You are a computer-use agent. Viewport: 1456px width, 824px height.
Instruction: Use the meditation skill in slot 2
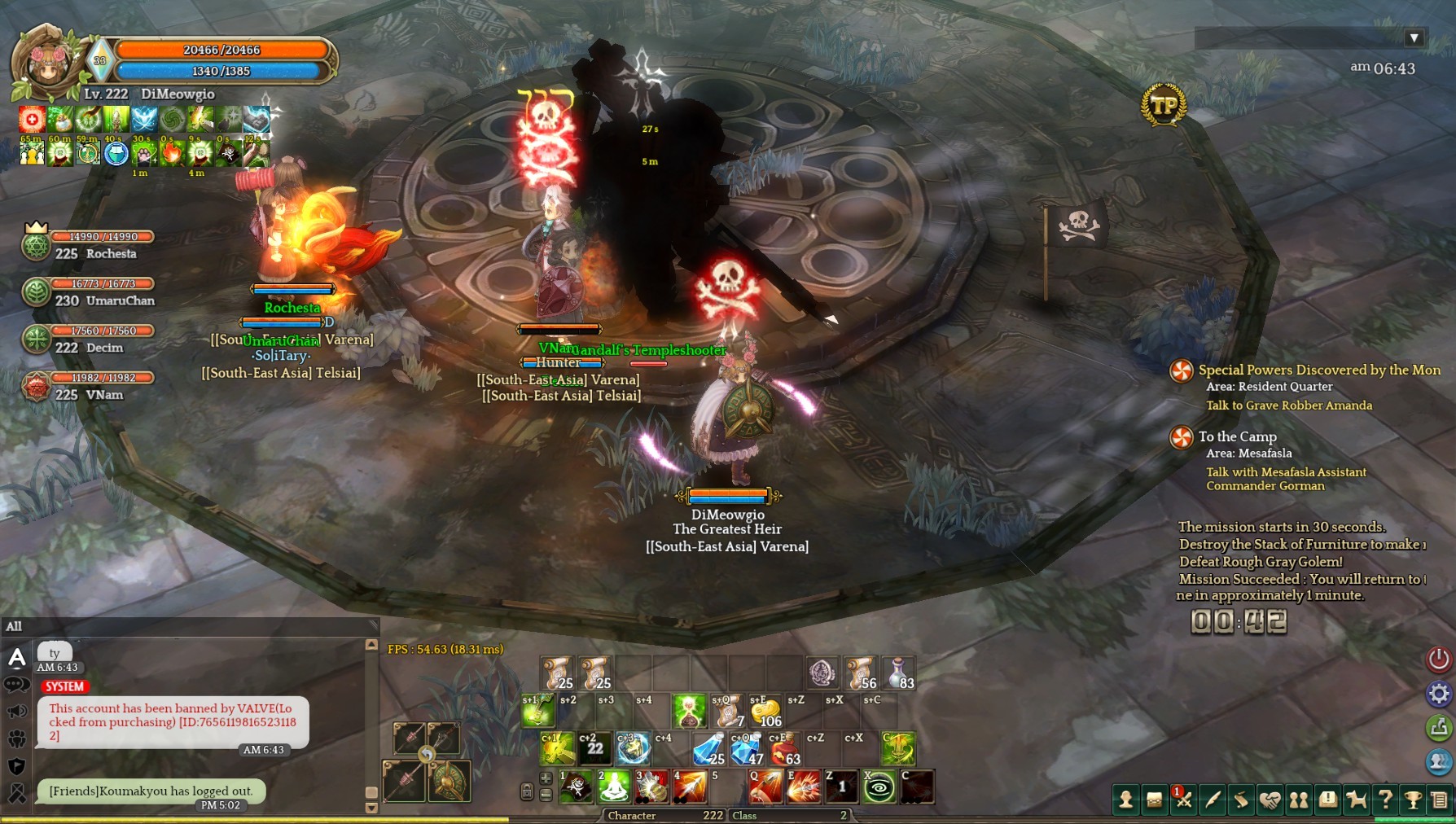pos(614,787)
